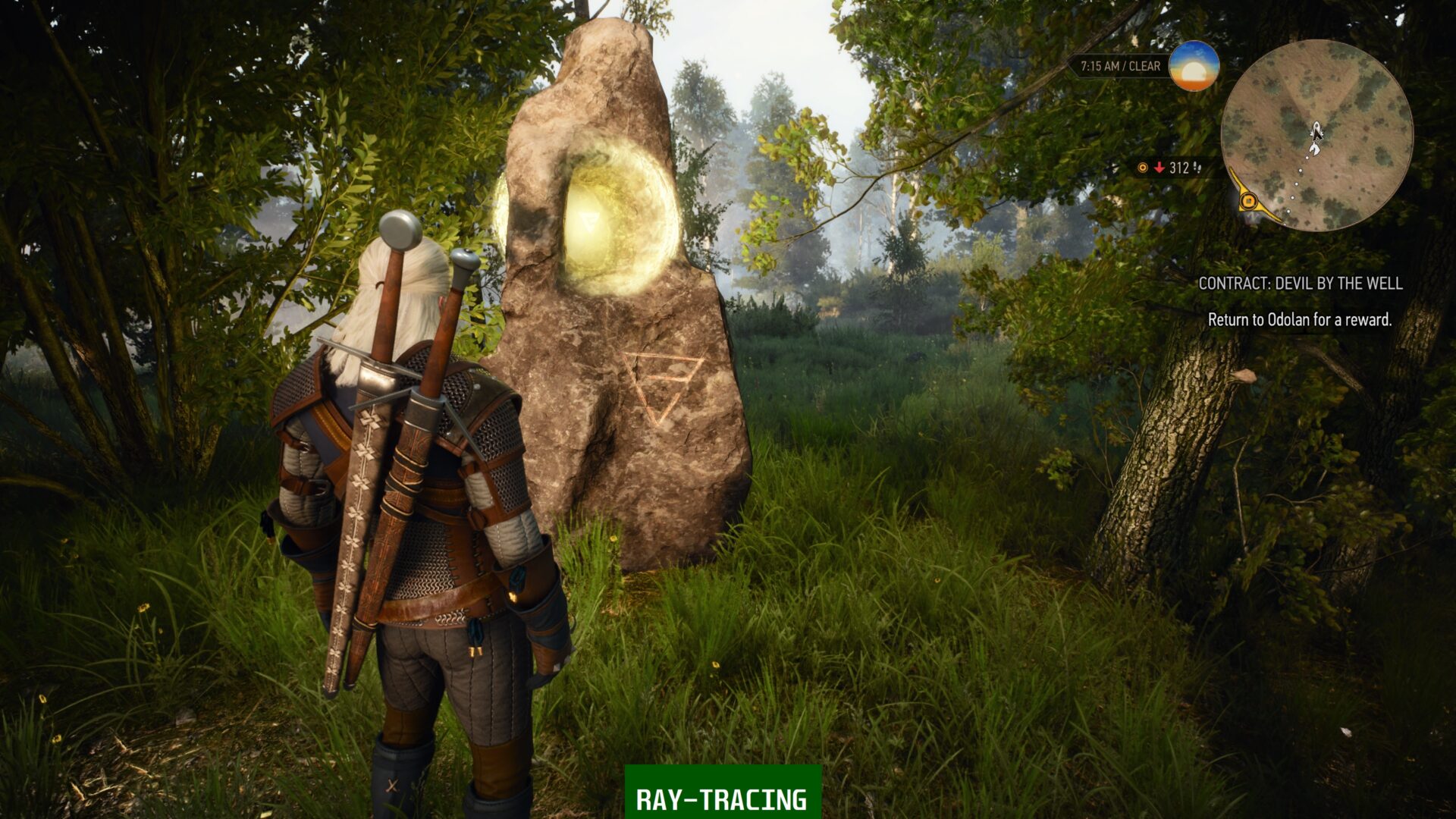Select the sun weather icon

pyautogui.click(x=1193, y=67)
